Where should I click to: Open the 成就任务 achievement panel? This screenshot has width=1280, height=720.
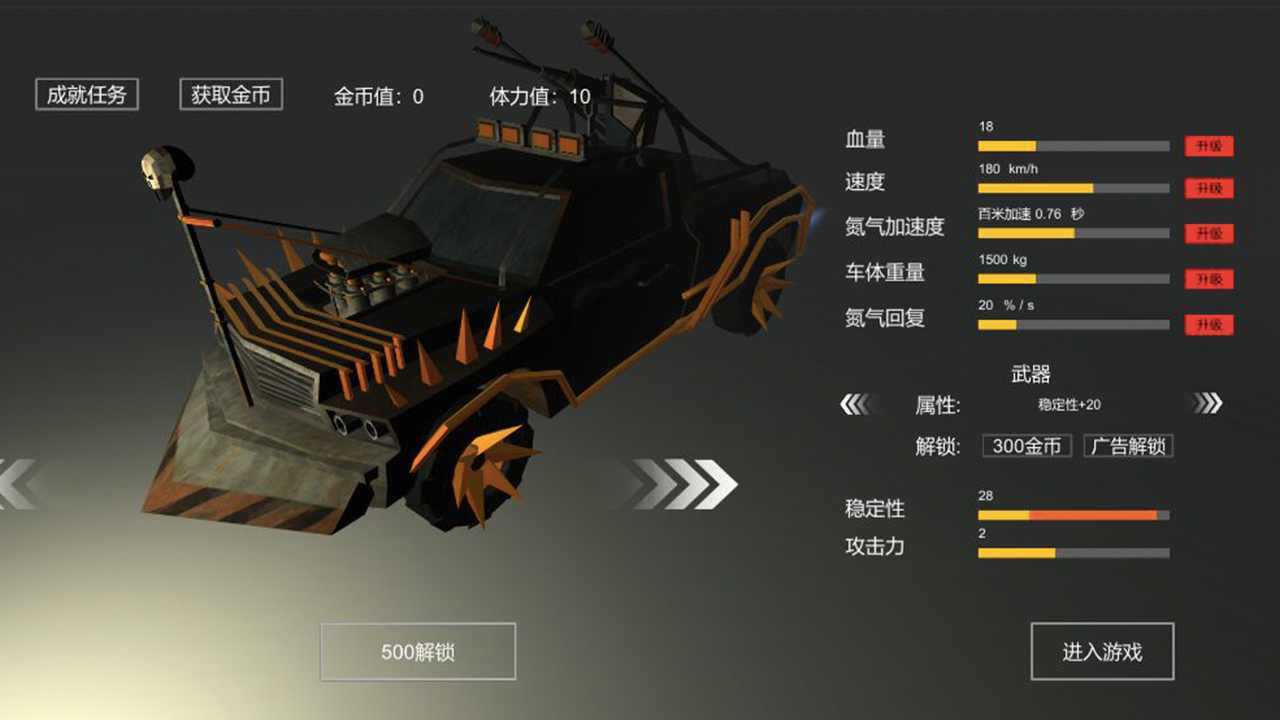pos(86,94)
